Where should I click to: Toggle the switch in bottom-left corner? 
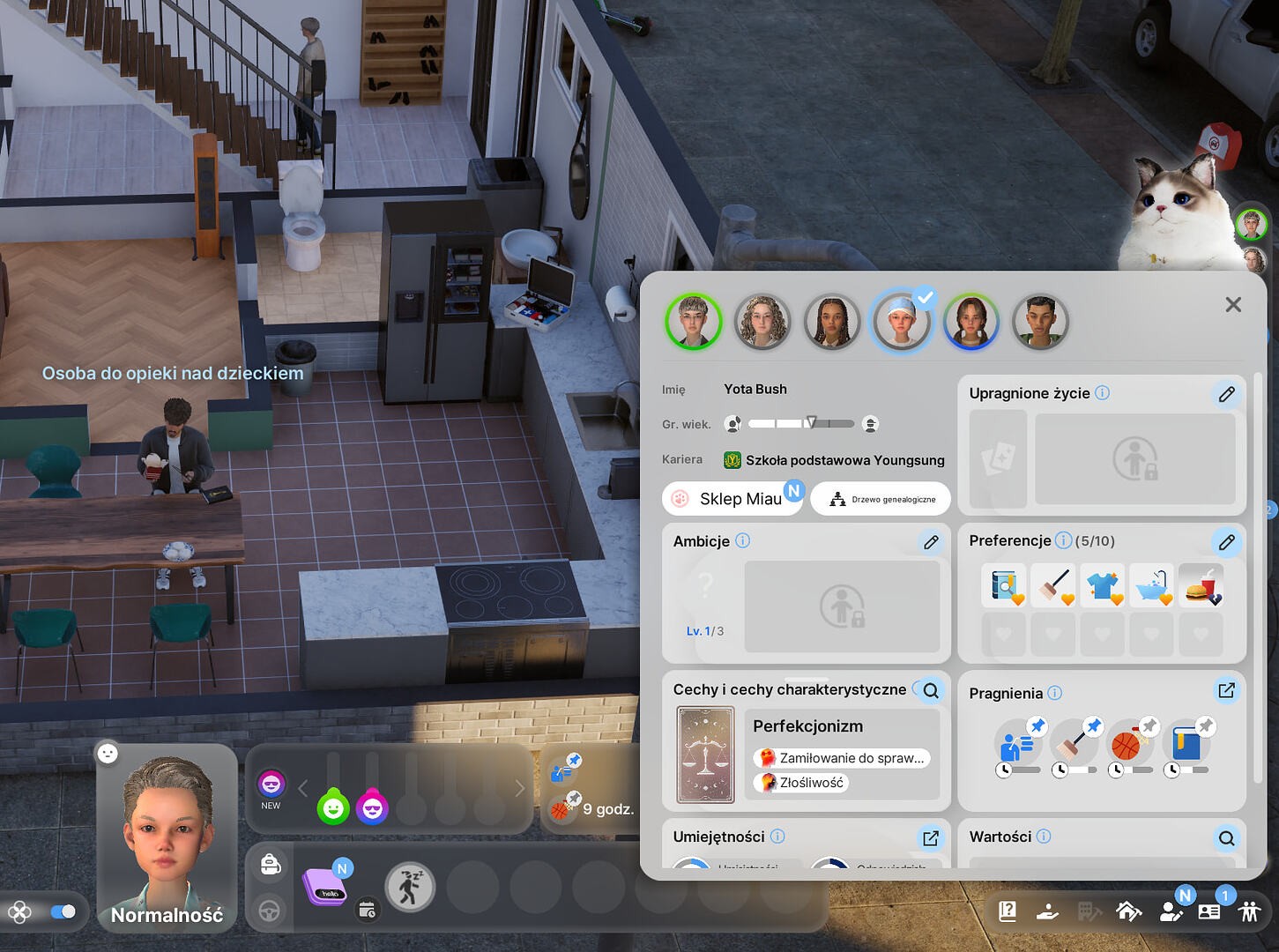tap(63, 911)
